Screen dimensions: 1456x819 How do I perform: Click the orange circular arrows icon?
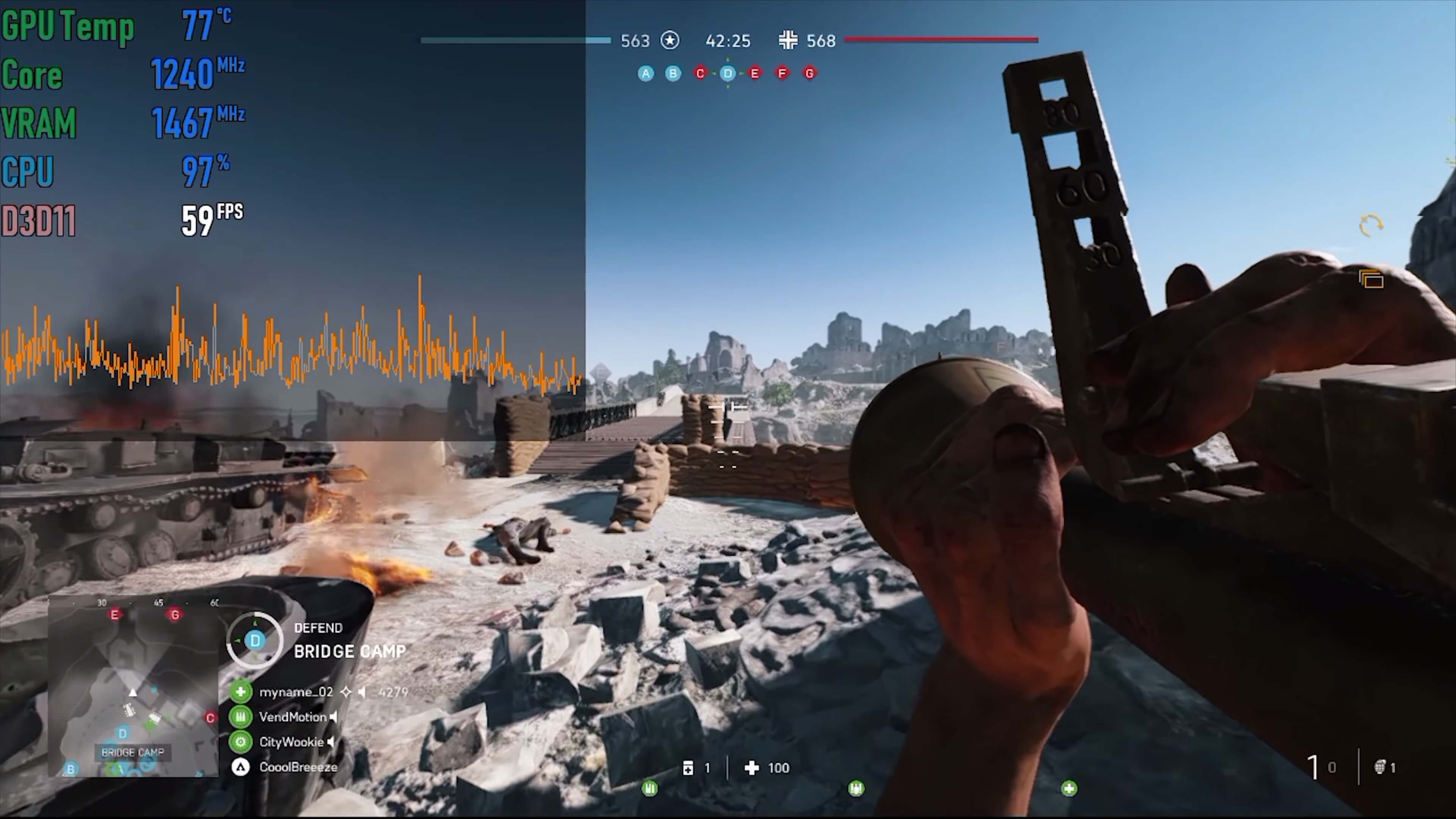(1371, 225)
